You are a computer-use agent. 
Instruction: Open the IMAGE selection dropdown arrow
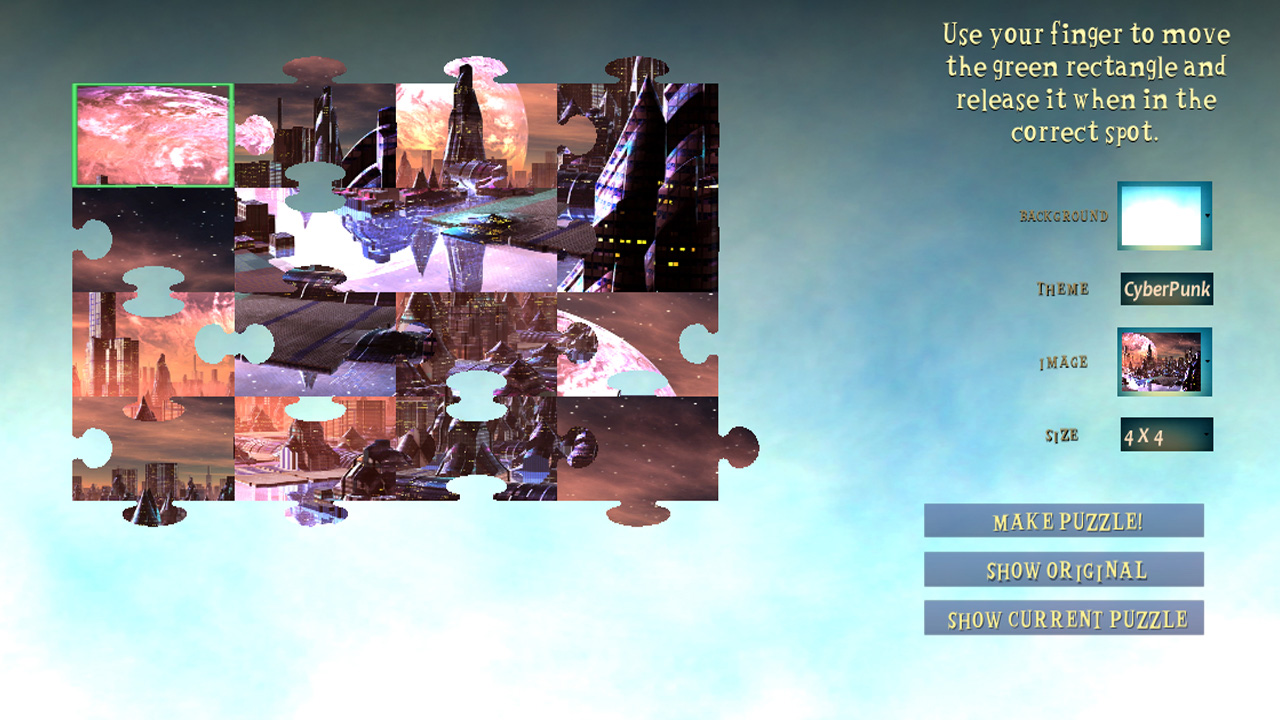point(1207,362)
